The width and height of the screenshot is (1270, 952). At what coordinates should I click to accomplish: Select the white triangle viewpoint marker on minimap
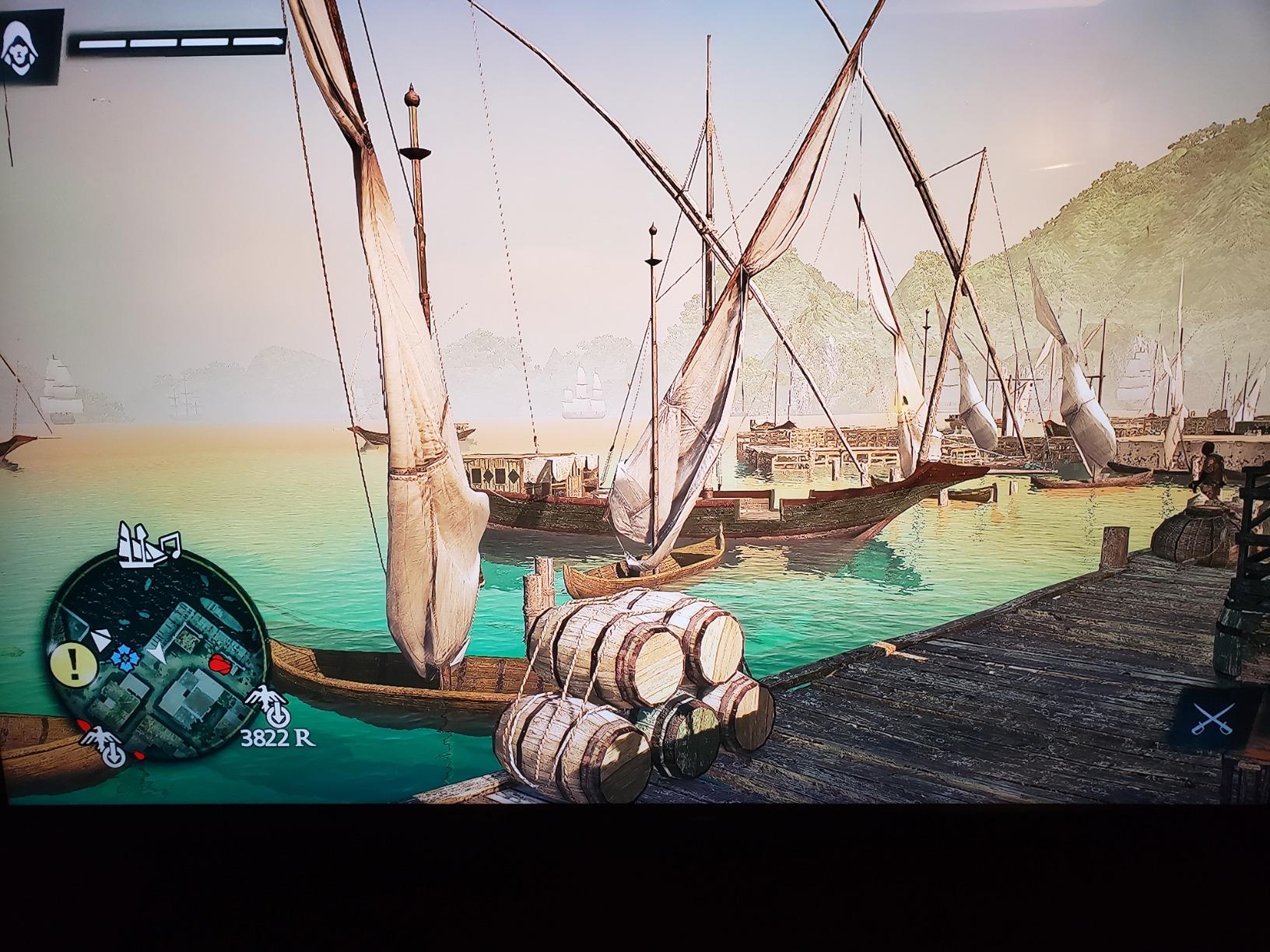(x=100, y=639)
